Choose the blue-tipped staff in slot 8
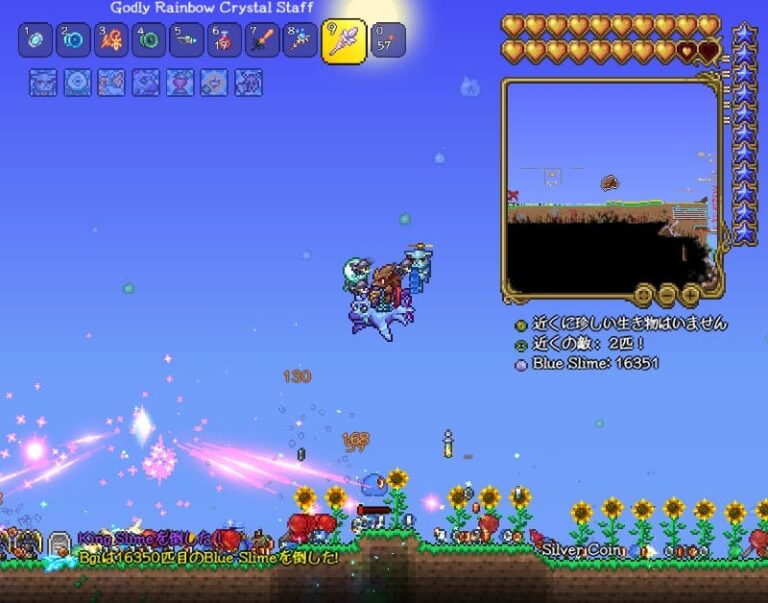768x603 pixels. coord(300,41)
